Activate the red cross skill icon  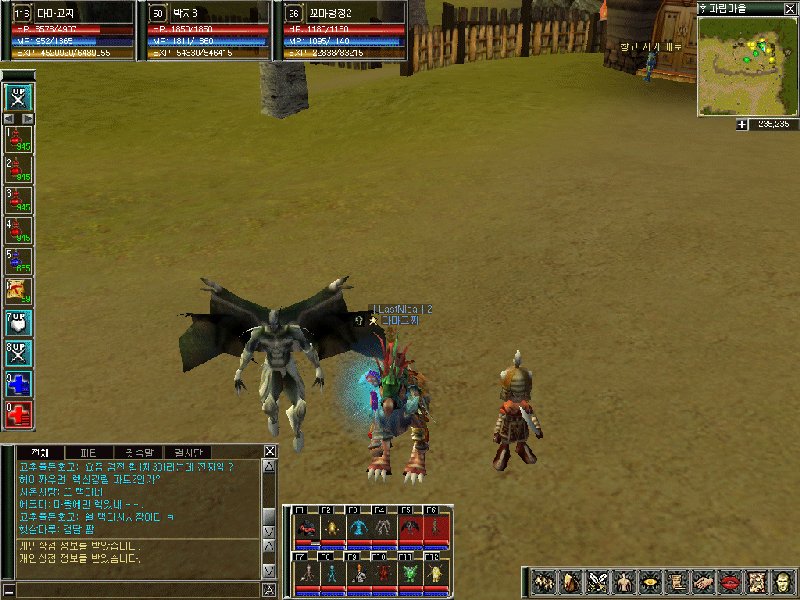19,414
